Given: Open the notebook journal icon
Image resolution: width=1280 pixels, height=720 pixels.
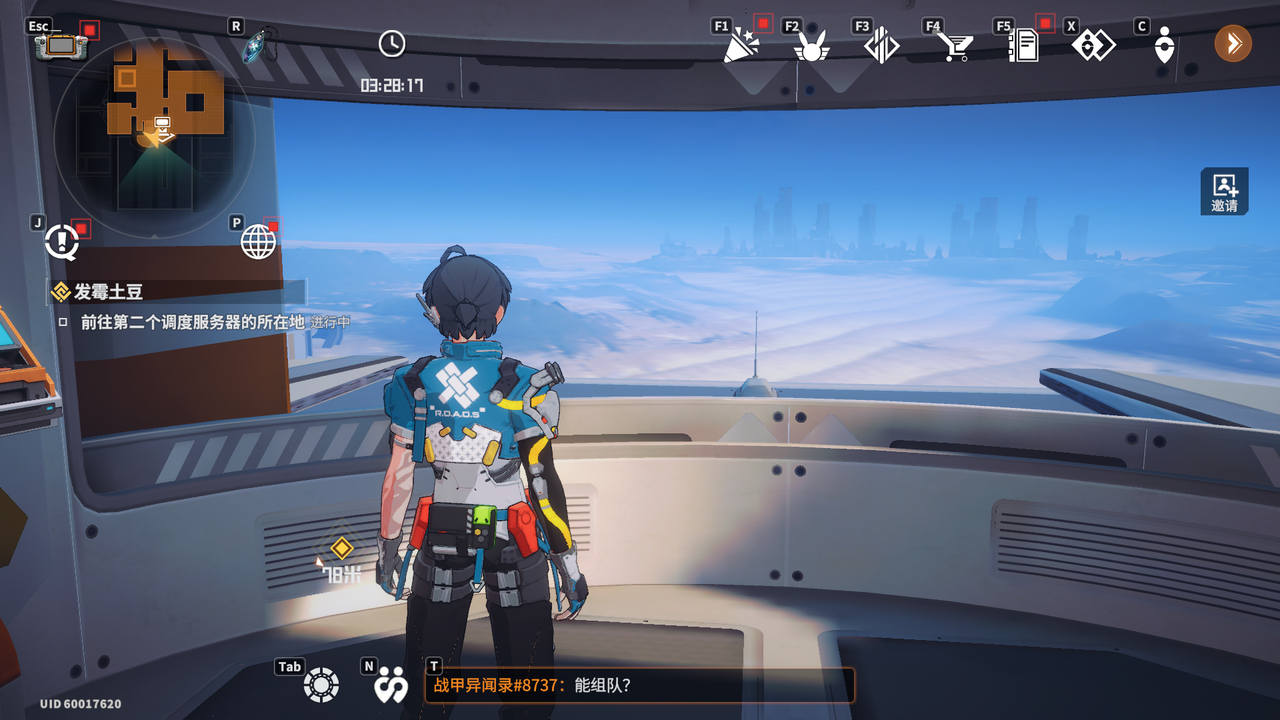Looking at the screenshot, I should pos(1023,46).
